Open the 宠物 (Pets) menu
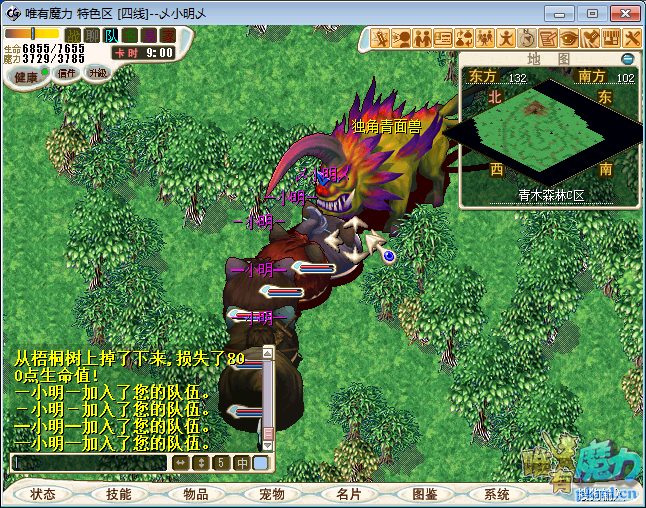Screen dimensions: 646x508 (x=271, y=494)
